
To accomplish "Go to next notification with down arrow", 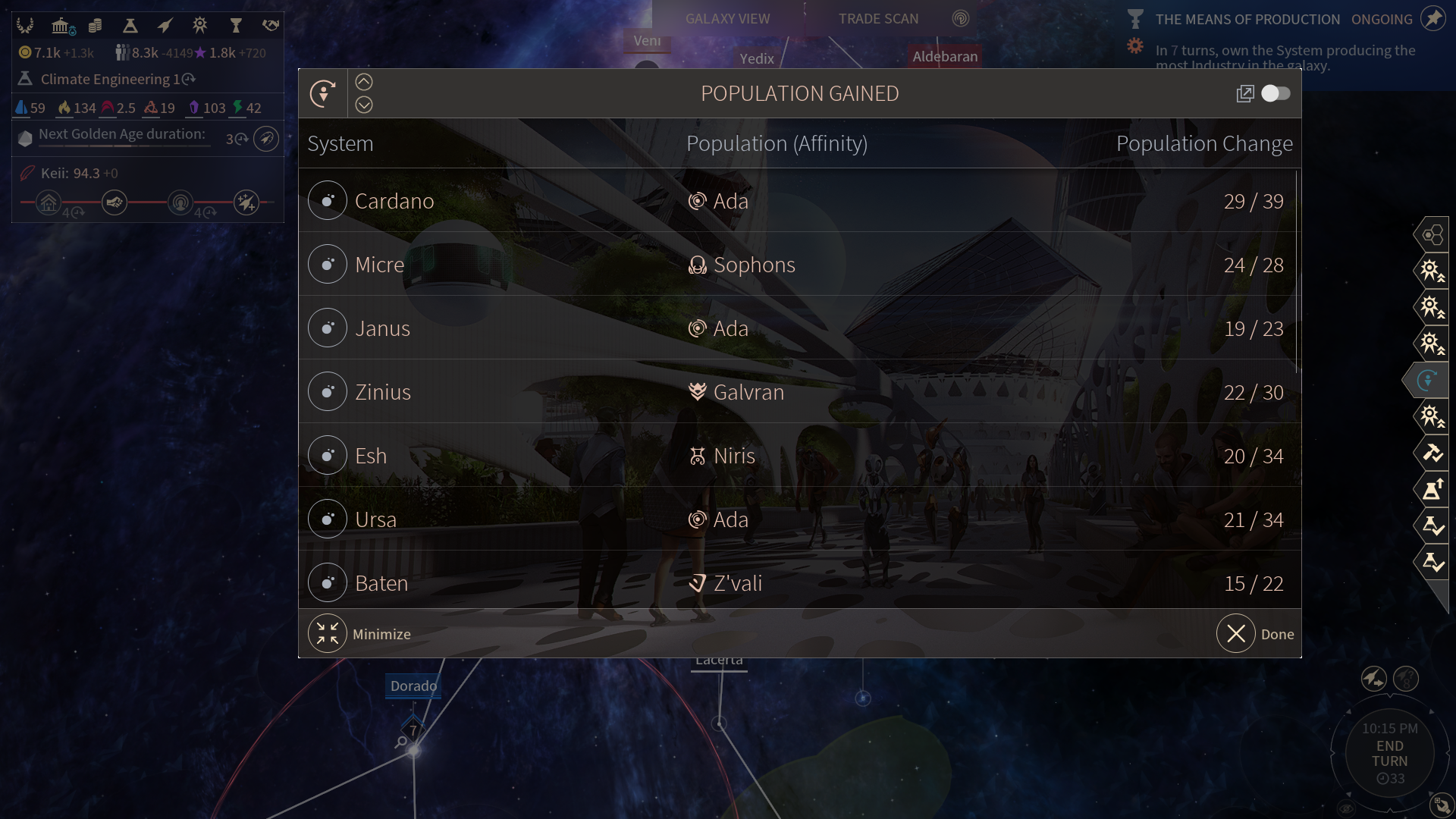I will pyautogui.click(x=364, y=105).
